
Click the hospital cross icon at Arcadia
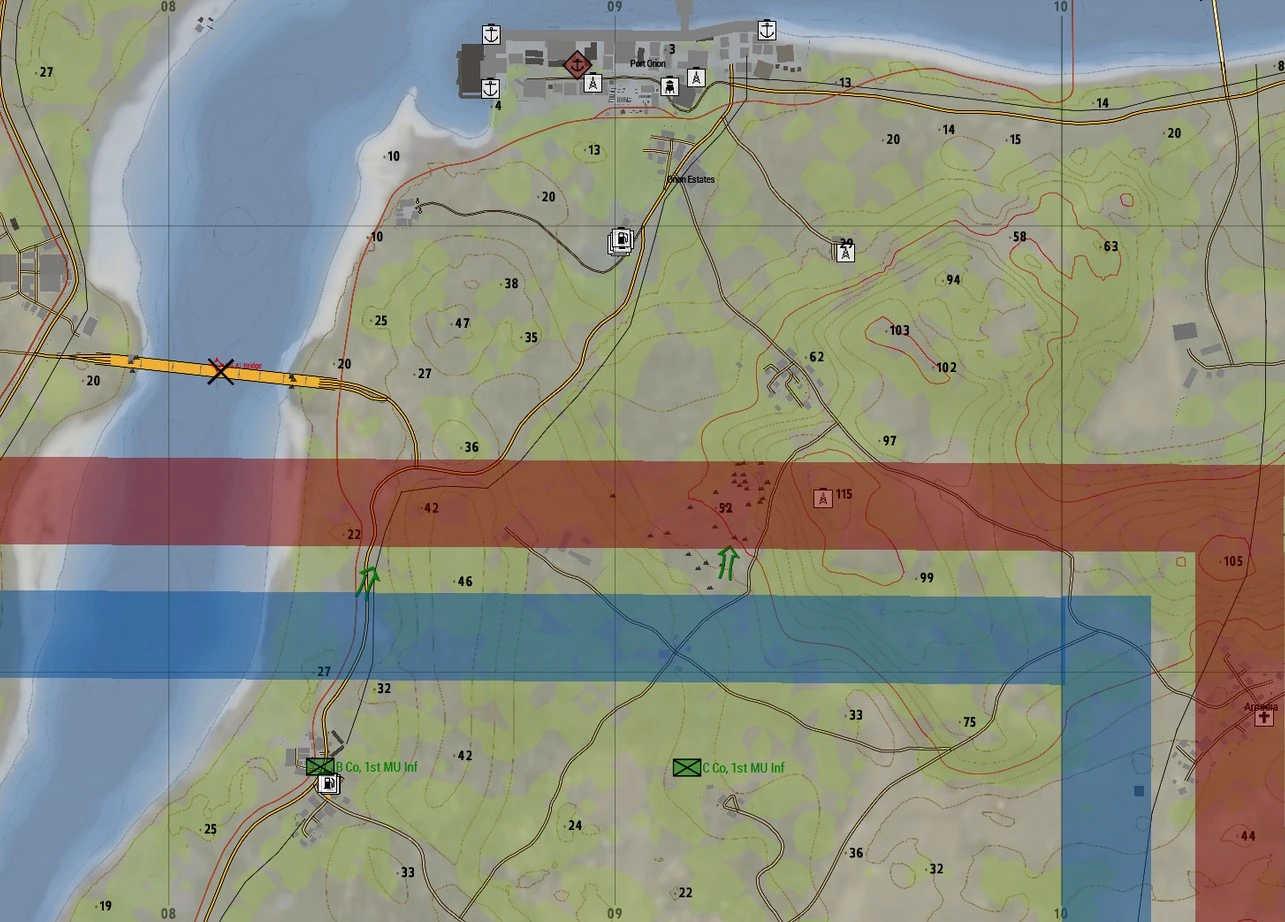[1263, 717]
